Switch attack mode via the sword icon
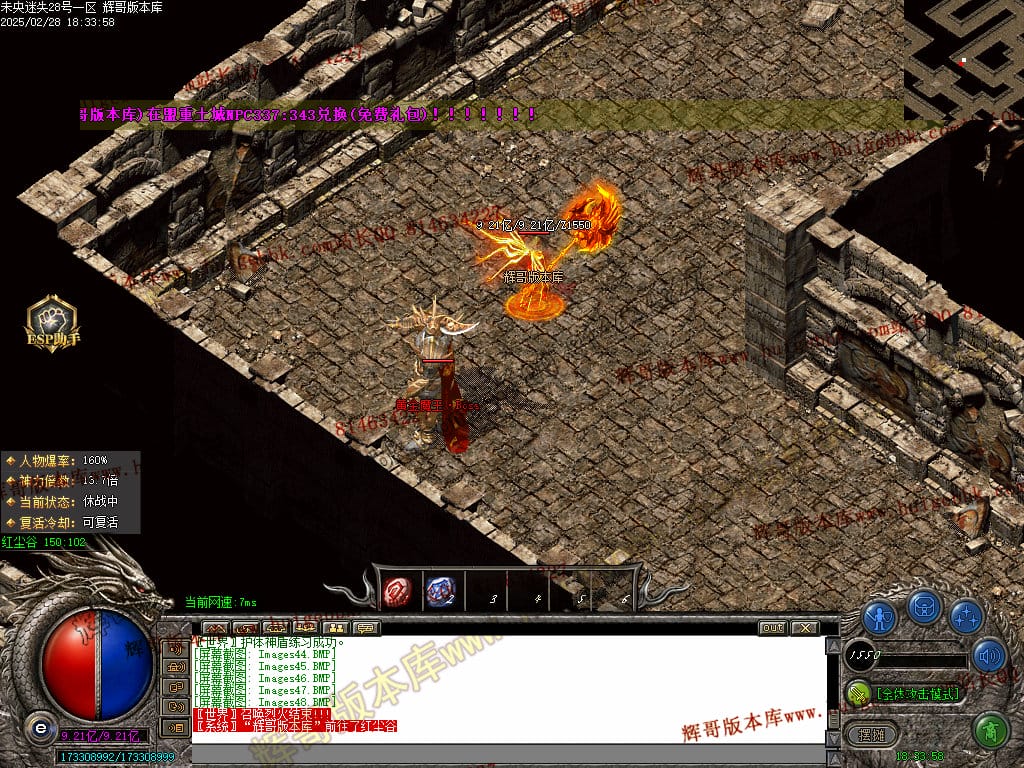This screenshot has height=768, width=1024. tap(858, 692)
